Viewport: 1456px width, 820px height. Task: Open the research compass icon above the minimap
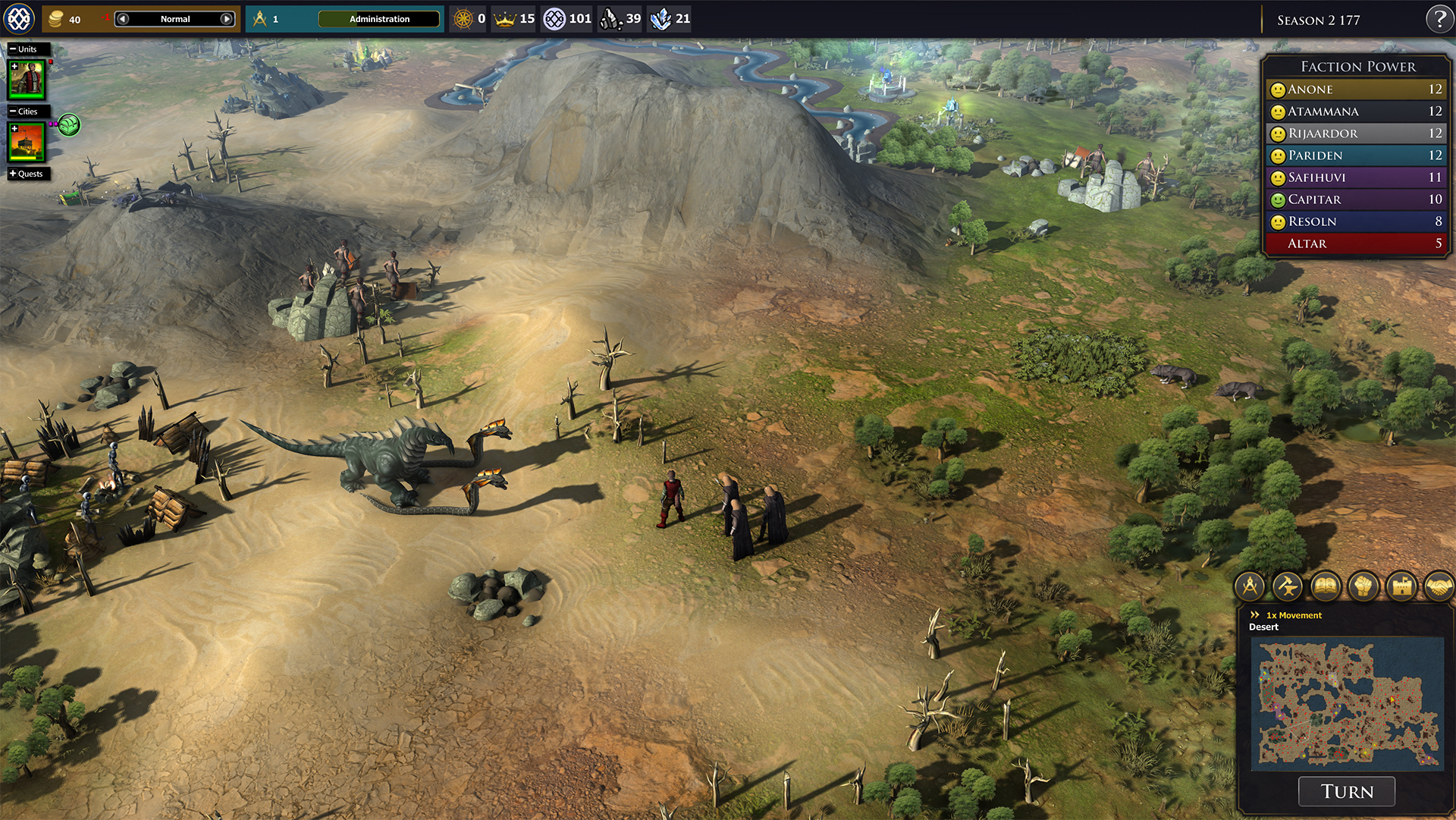[1250, 586]
